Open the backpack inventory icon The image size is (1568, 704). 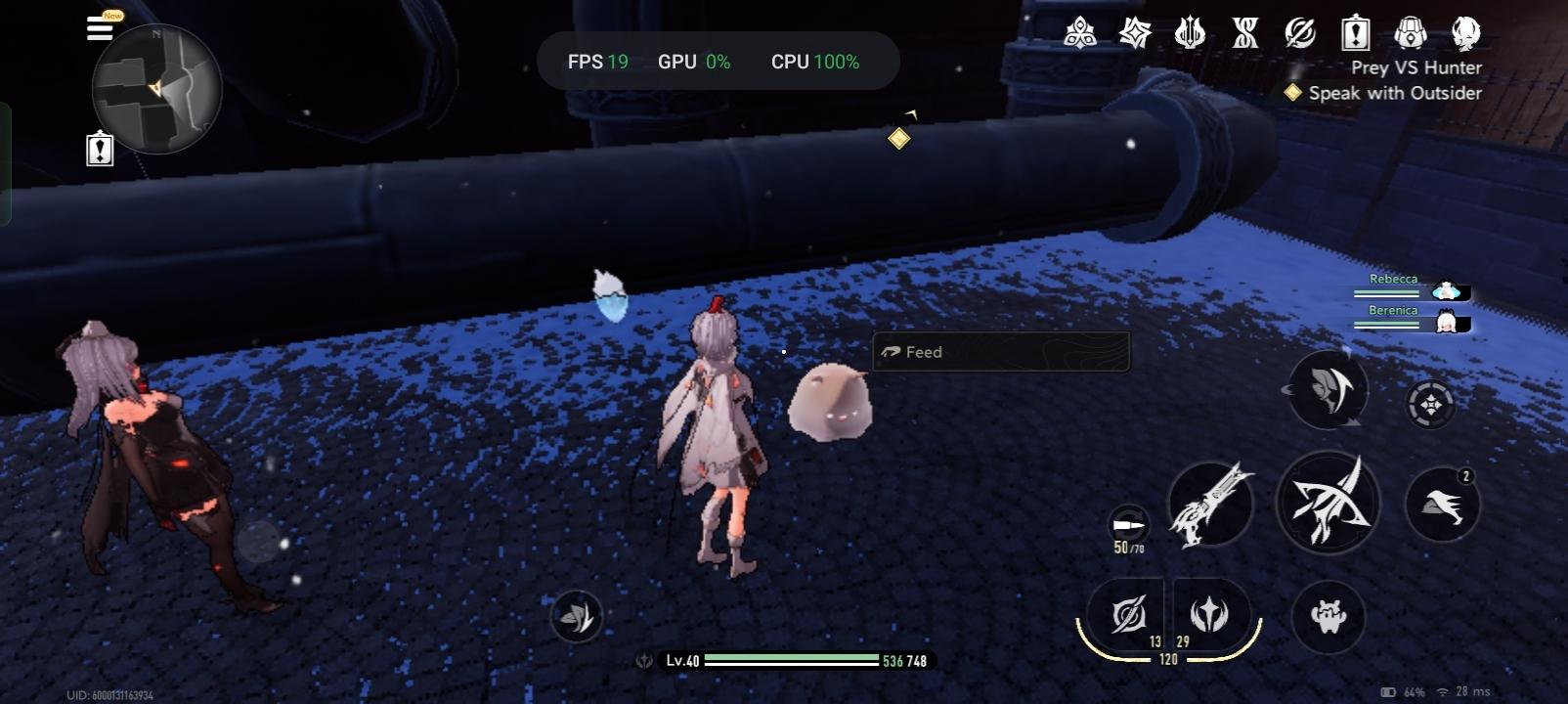tap(1410, 34)
